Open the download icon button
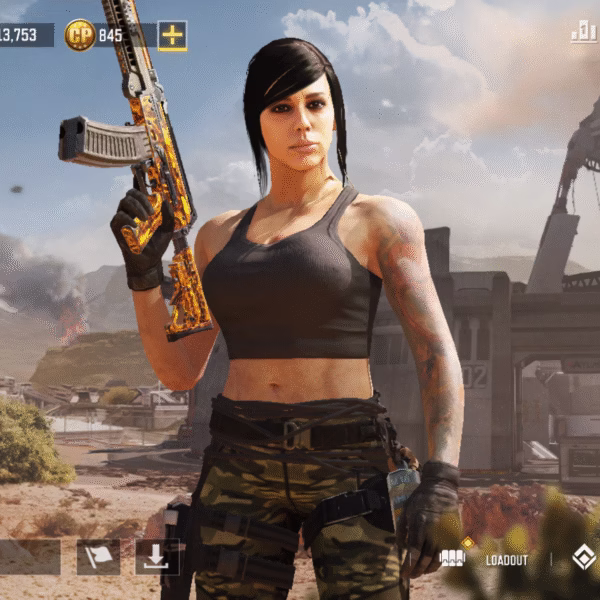This screenshot has width=600, height=600. pos(156,557)
